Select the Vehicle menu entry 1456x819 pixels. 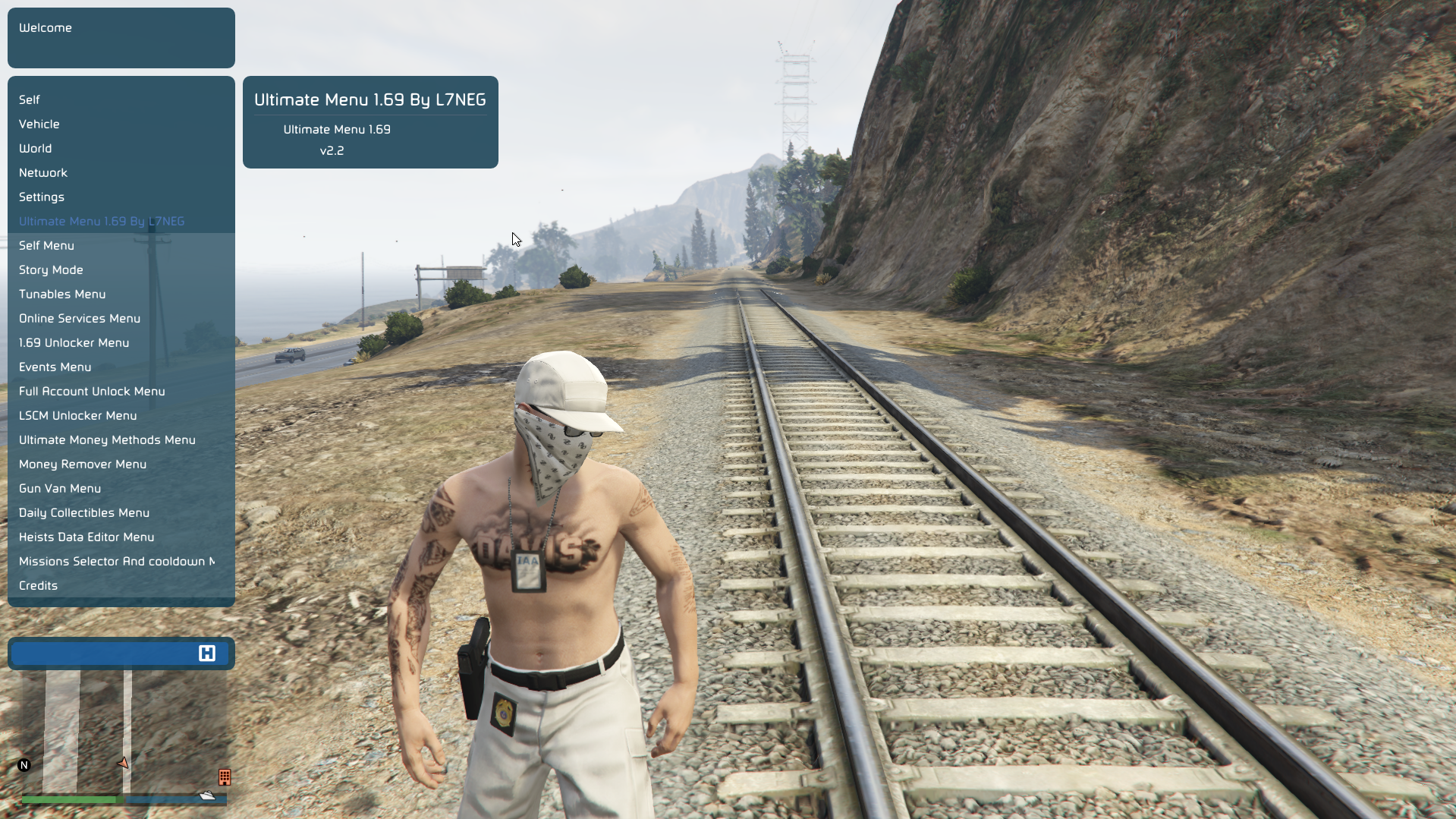pyautogui.click(x=39, y=124)
